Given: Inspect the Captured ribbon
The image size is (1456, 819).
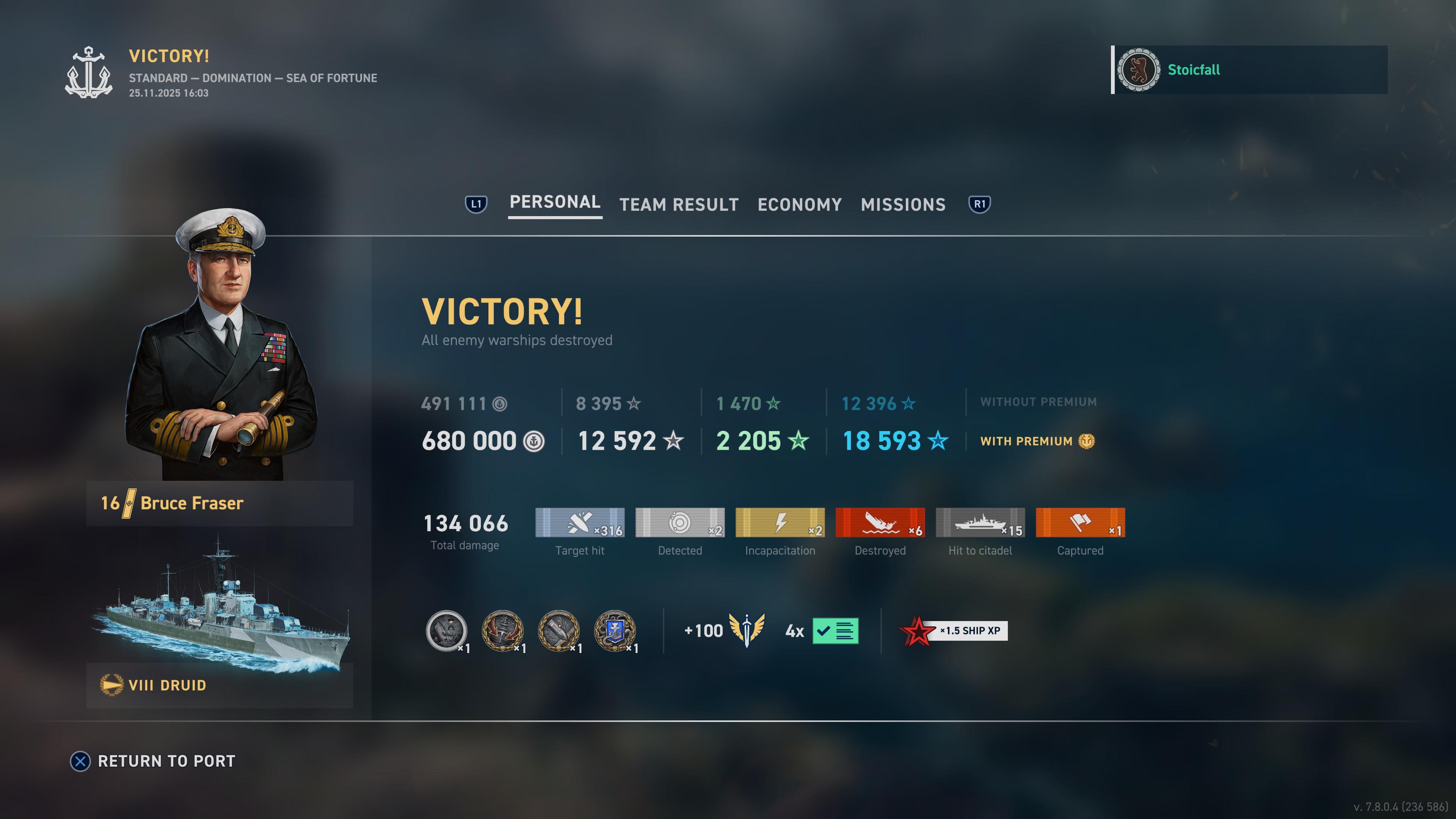Looking at the screenshot, I should 1079,522.
